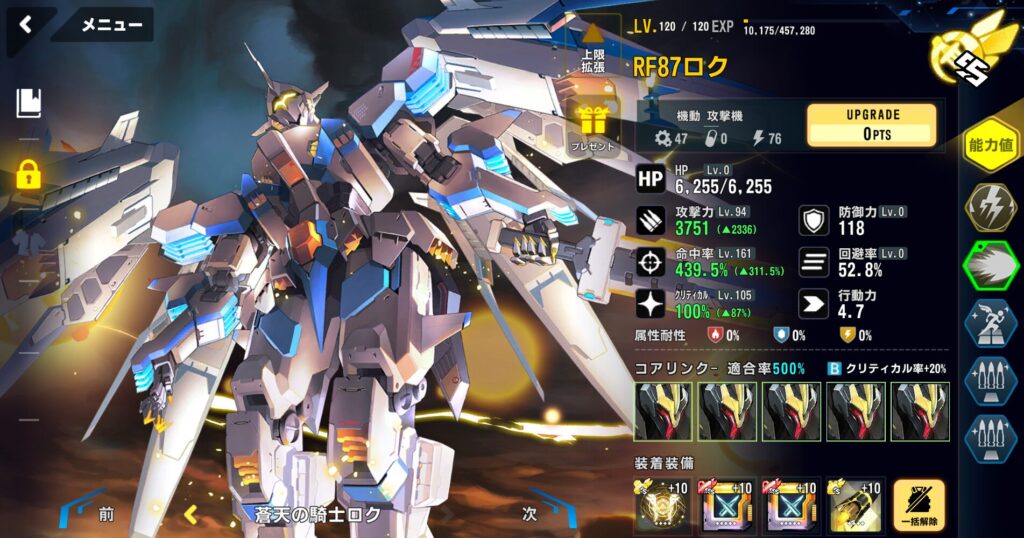
Task: Click the 一括解除 unequip all button
Action: click(918, 505)
